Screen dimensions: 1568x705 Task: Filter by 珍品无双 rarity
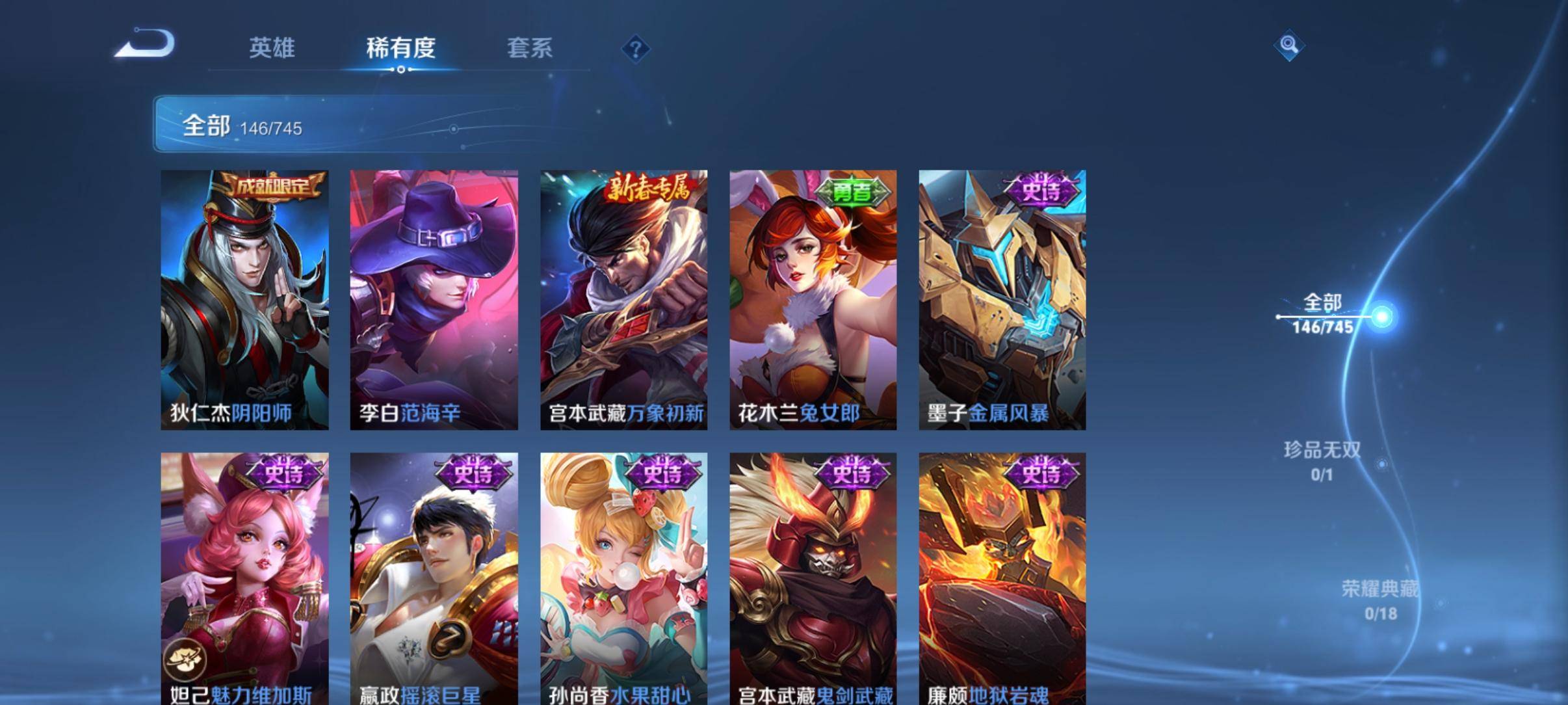[1322, 460]
